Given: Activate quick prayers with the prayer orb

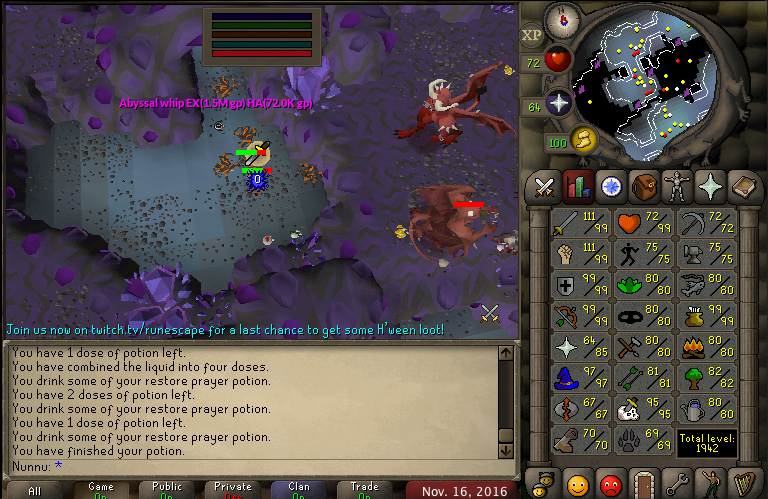Looking at the screenshot, I should pos(558,102).
